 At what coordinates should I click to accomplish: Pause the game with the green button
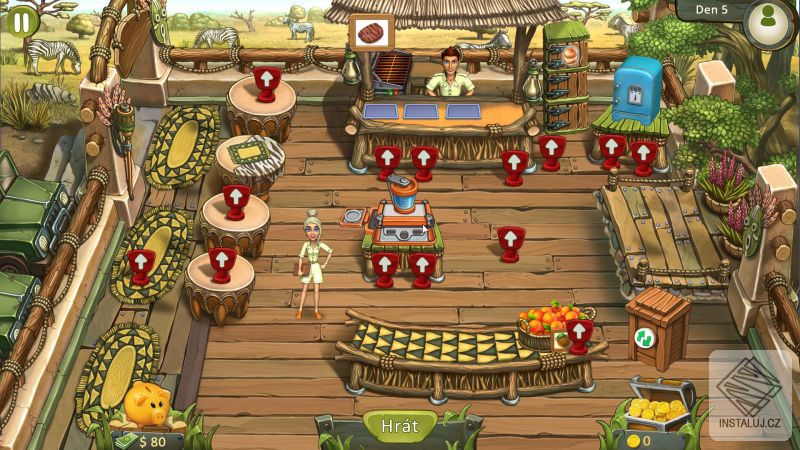pyautogui.click(x=21, y=21)
